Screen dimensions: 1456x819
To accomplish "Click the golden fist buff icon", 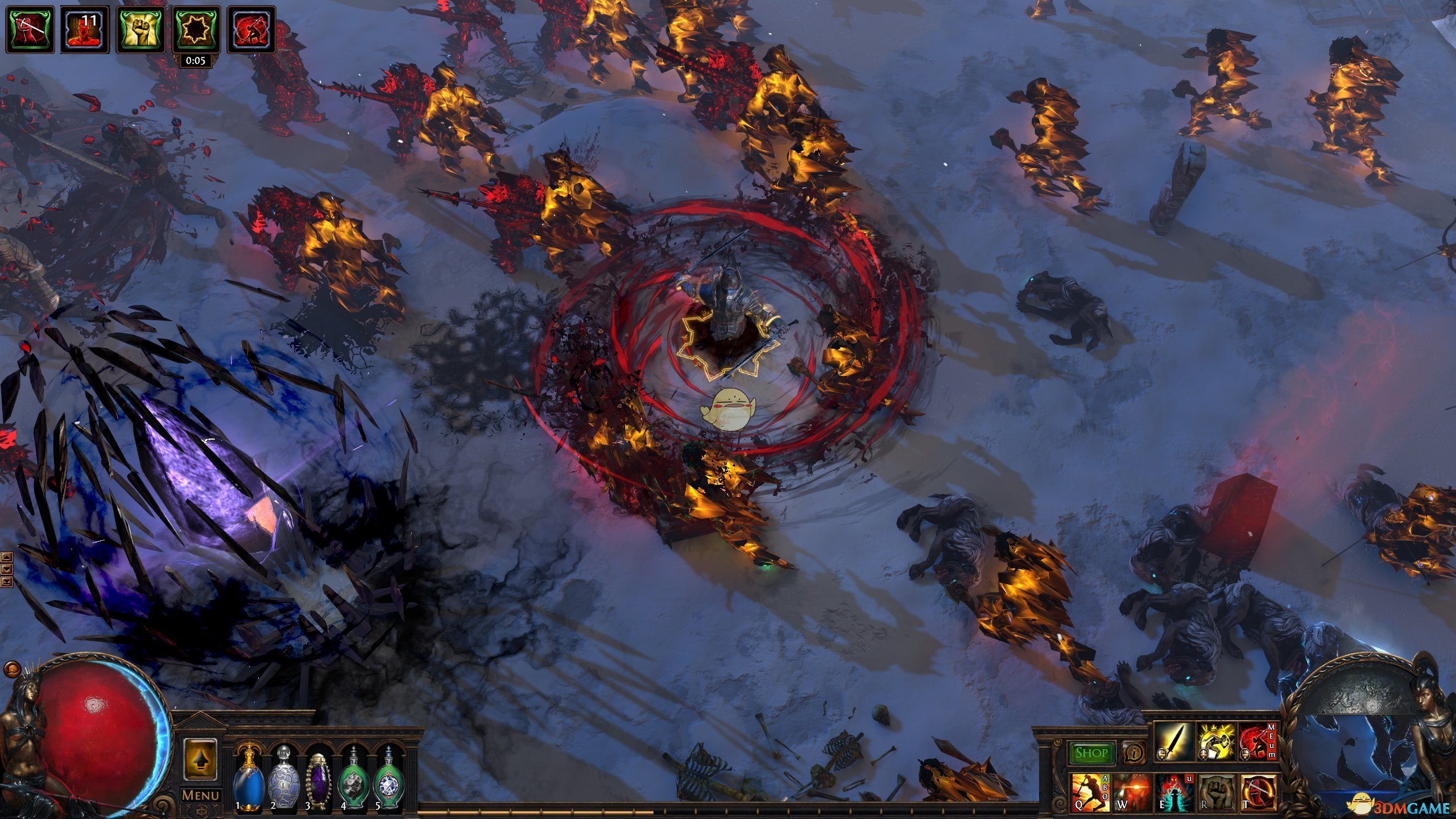I will pyautogui.click(x=140, y=30).
